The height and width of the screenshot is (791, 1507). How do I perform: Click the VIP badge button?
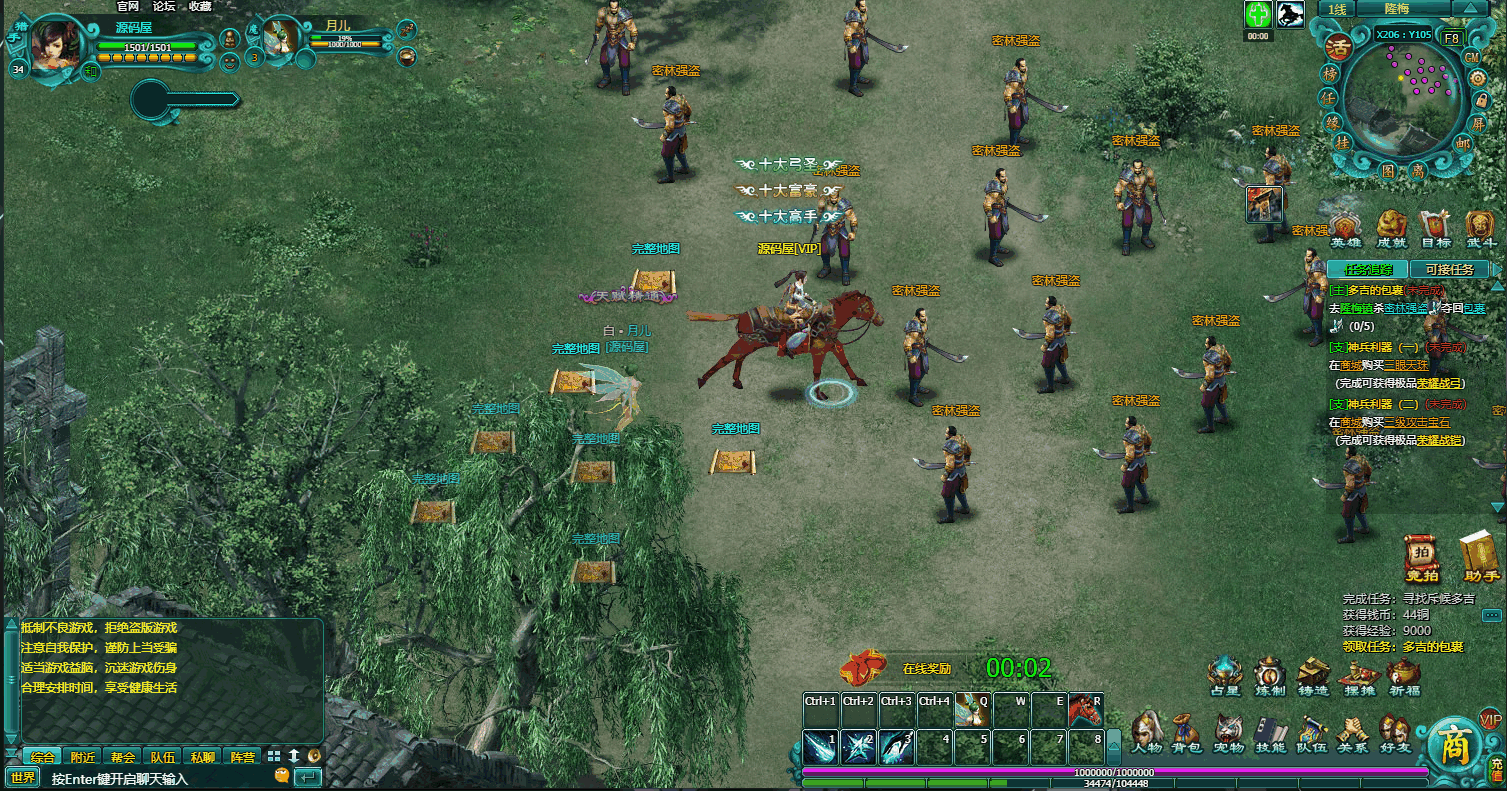coord(1490,719)
